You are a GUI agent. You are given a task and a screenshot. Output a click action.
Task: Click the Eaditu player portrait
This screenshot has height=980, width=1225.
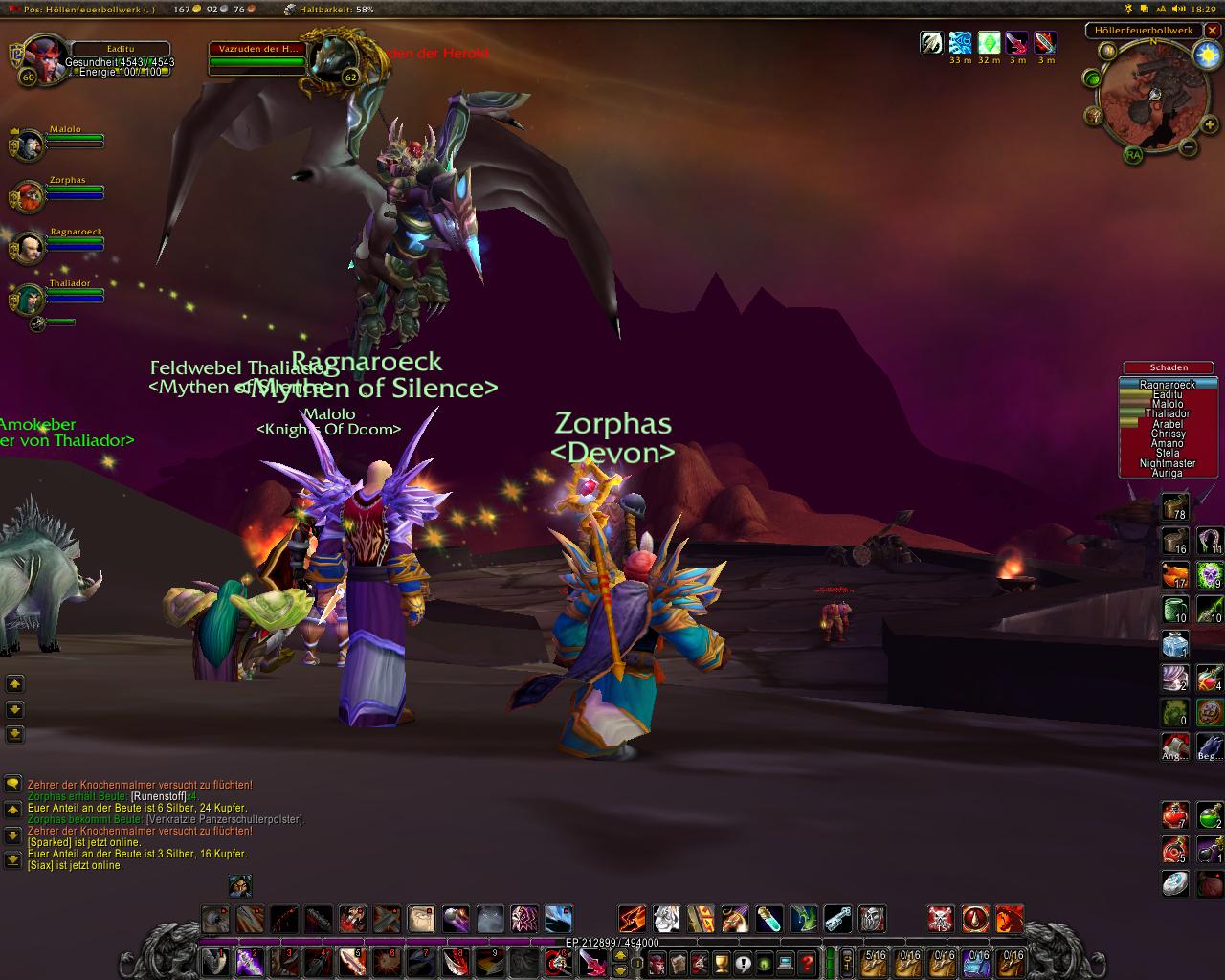43,61
